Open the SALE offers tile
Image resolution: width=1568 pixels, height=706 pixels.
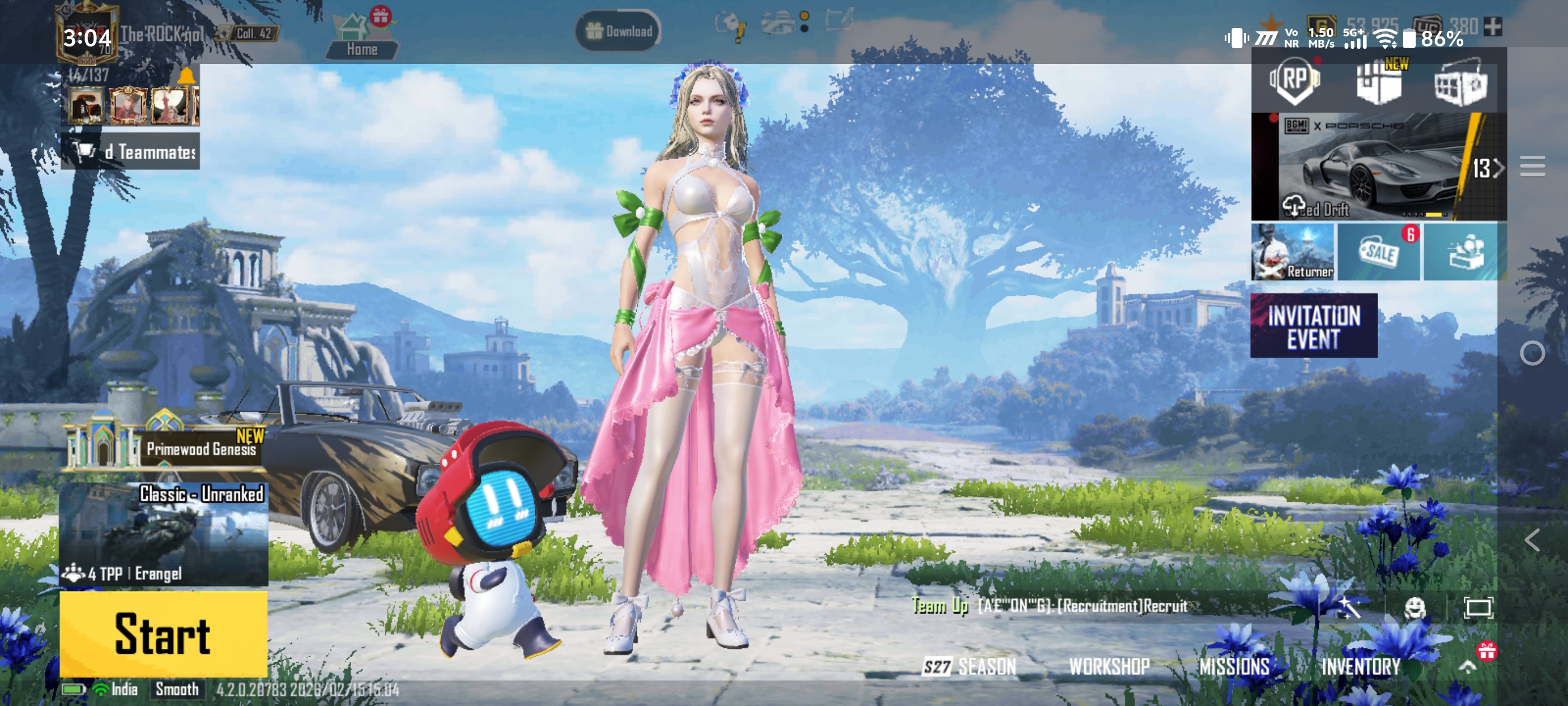(x=1379, y=252)
